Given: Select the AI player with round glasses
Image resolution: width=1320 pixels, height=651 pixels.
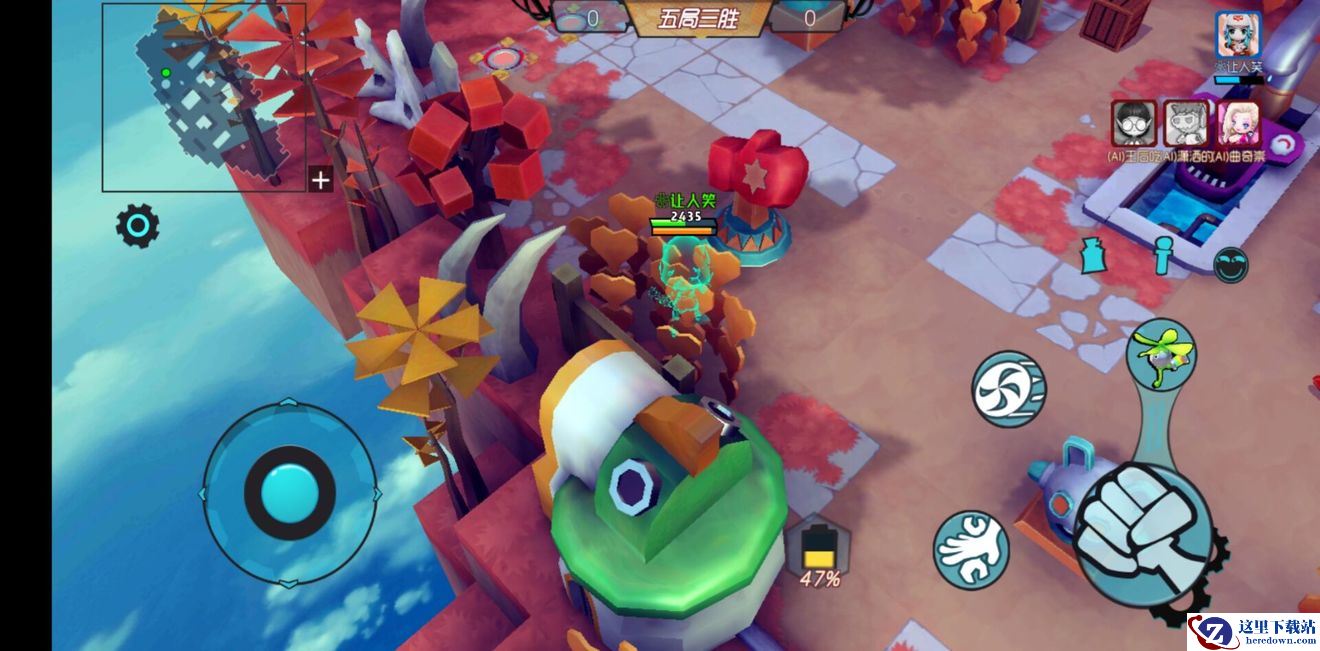Looking at the screenshot, I should coord(1133,123).
